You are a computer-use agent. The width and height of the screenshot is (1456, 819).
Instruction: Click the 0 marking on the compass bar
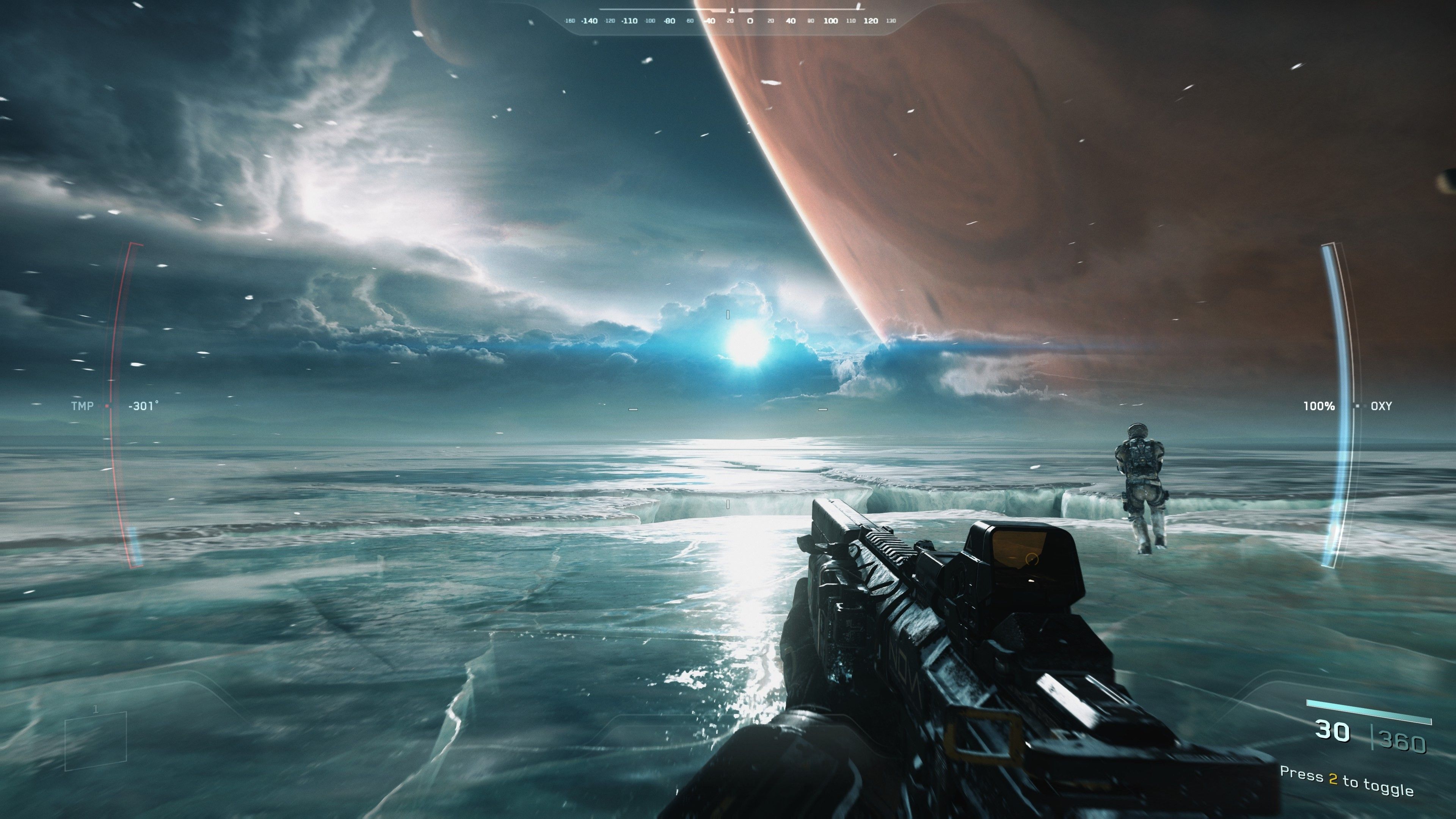[750, 21]
